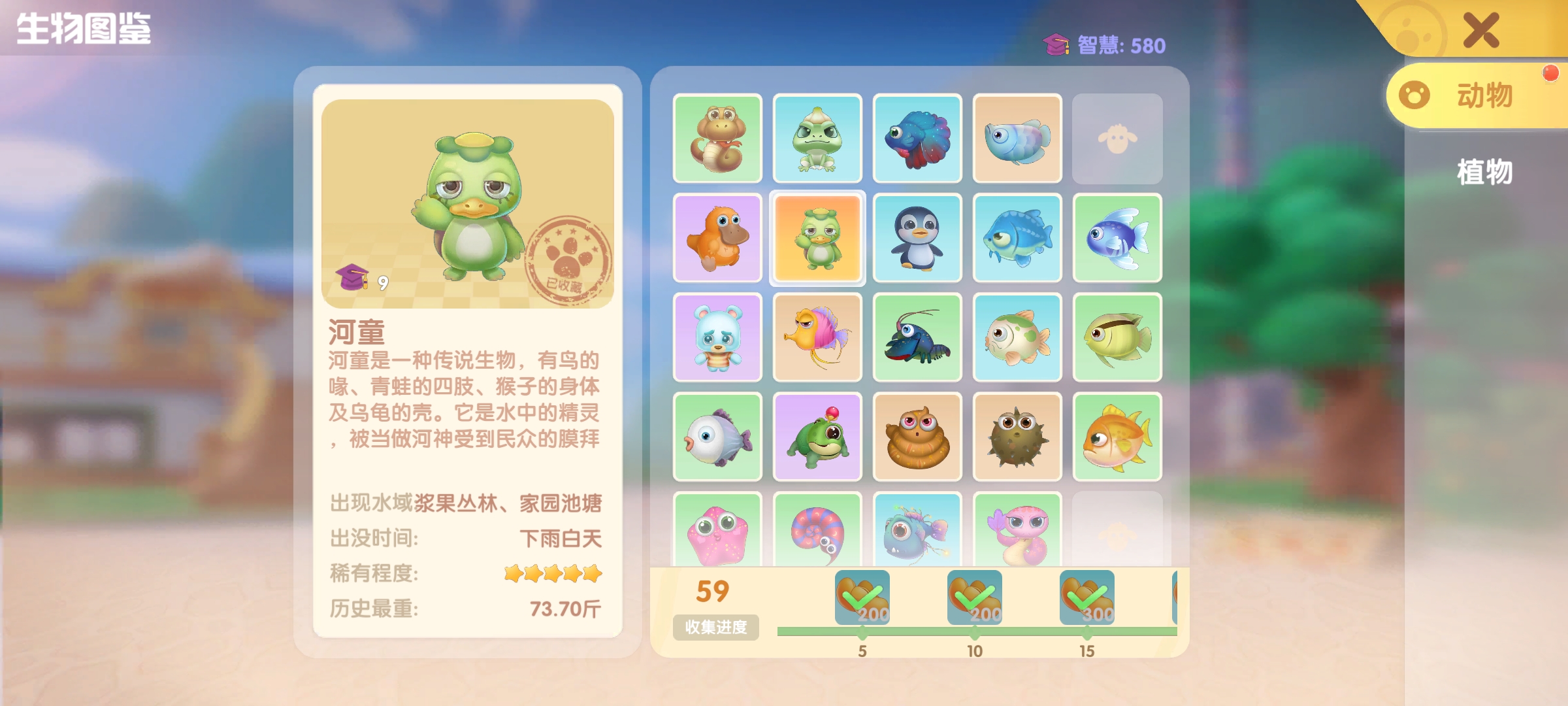Image resolution: width=1568 pixels, height=706 pixels.
Task: Select the blue and red betta fish
Action: (917, 139)
